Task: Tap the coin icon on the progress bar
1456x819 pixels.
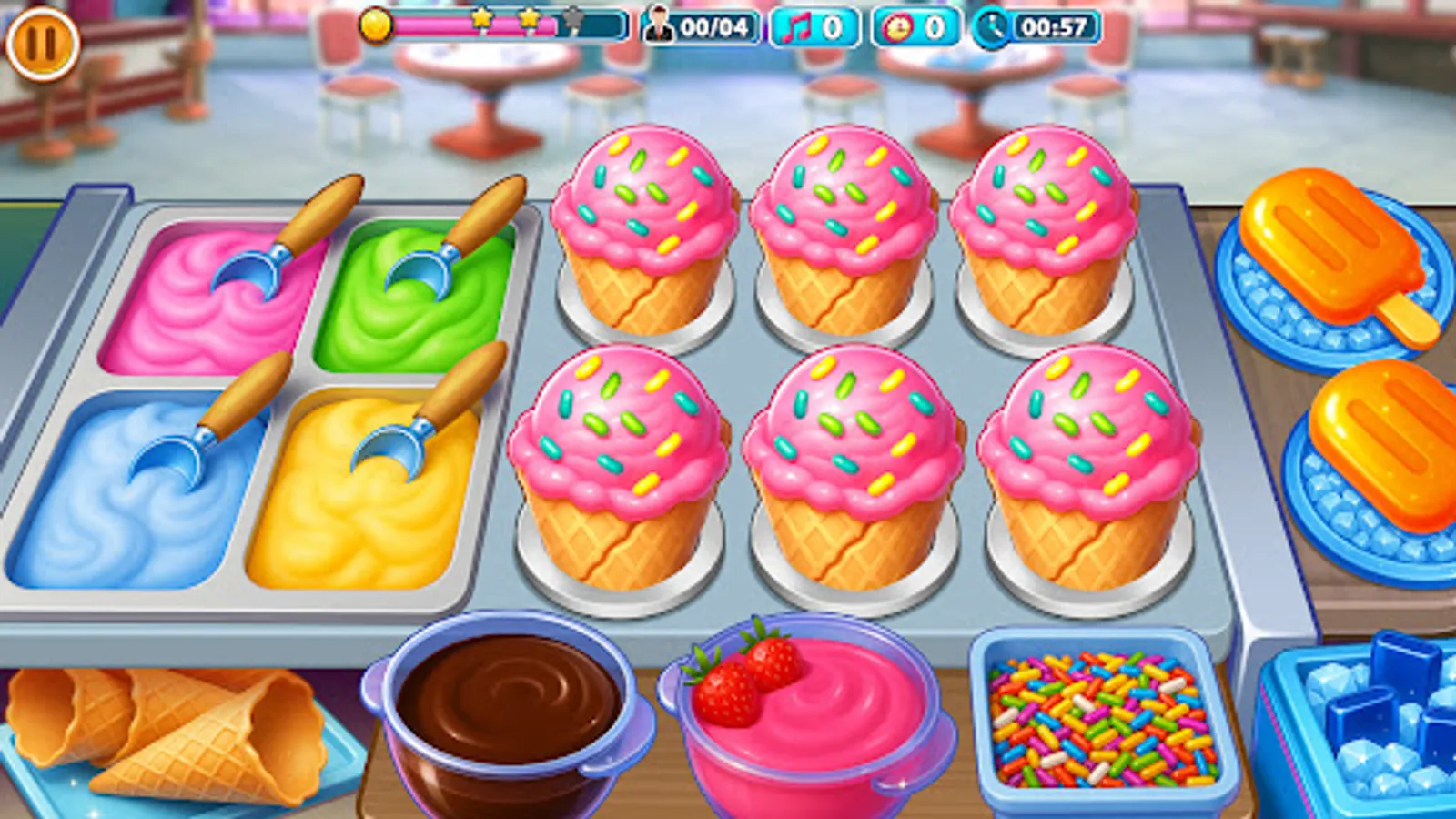Action: [376, 27]
